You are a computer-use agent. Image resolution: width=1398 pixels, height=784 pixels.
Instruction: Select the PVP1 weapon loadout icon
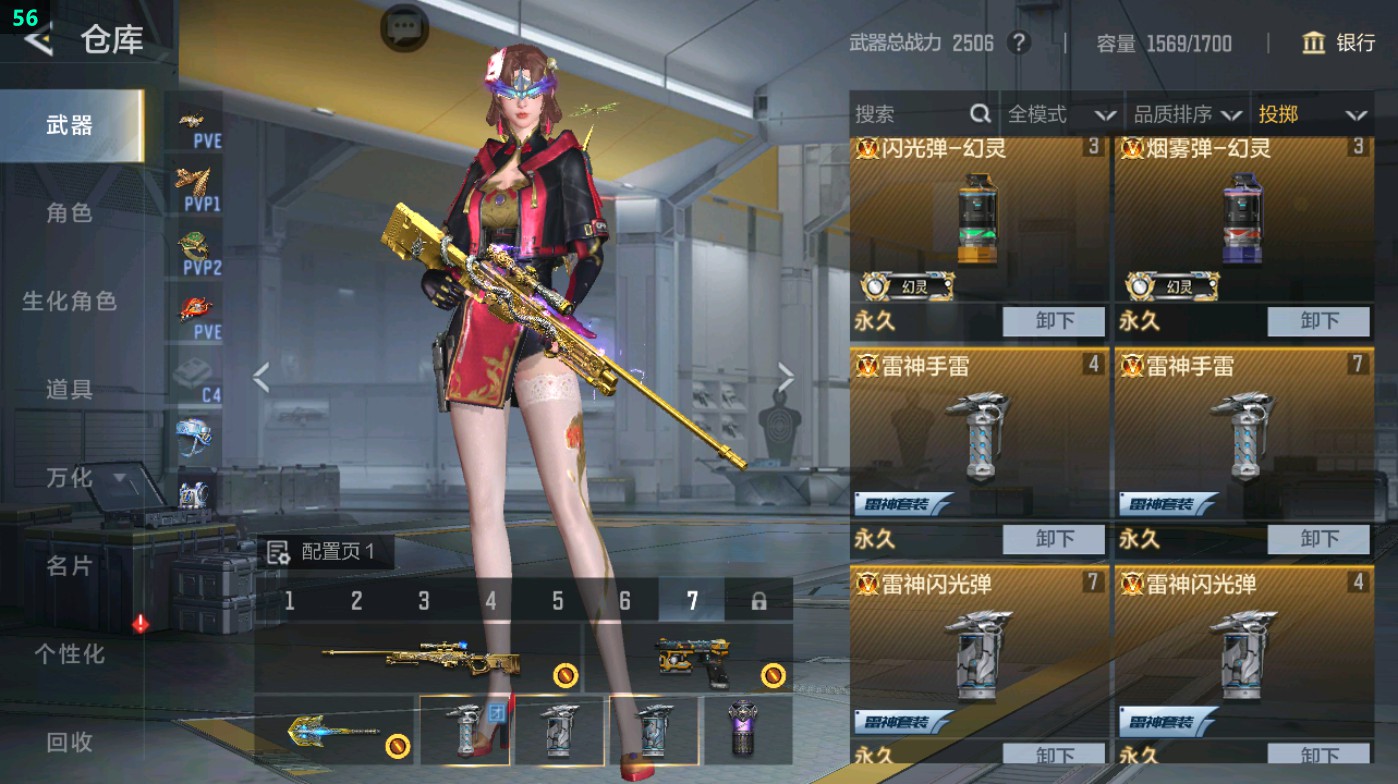point(197,186)
